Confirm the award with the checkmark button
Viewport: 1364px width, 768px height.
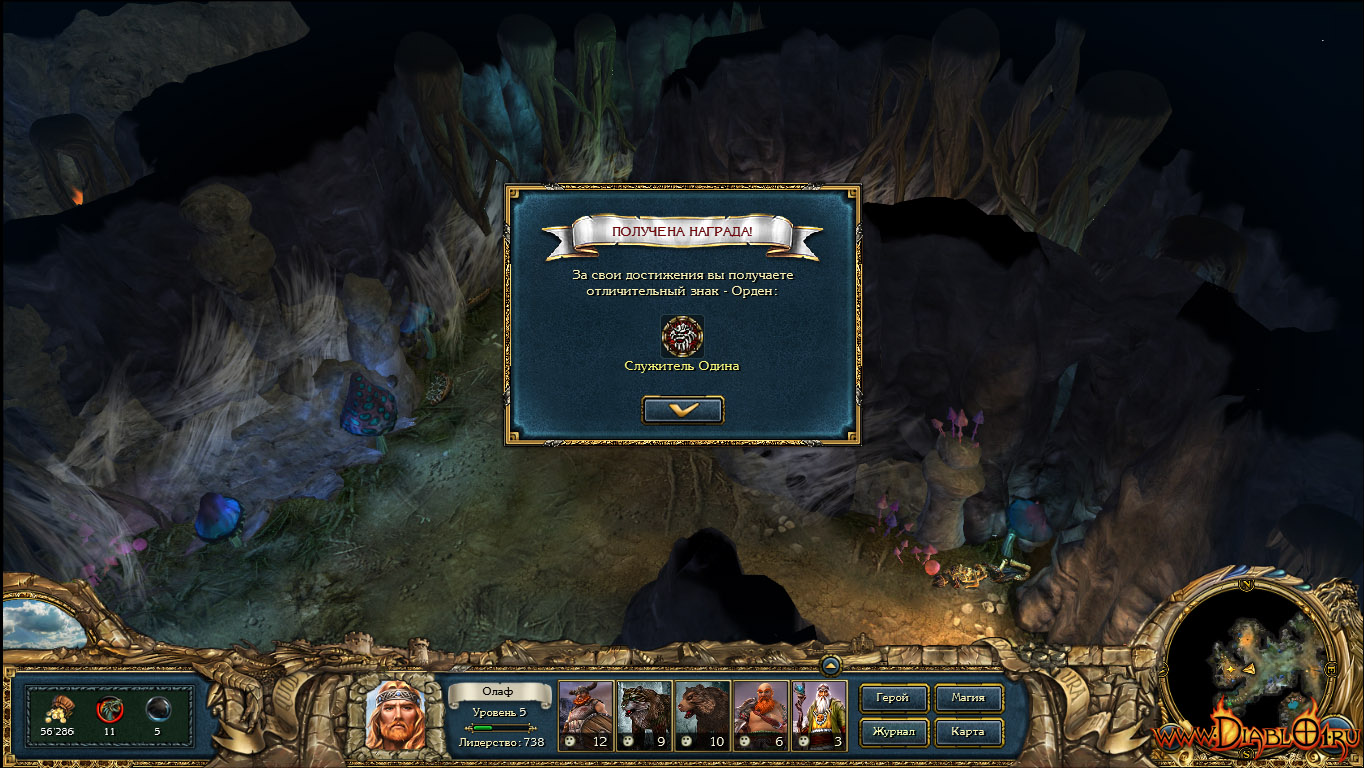[683, 409]
